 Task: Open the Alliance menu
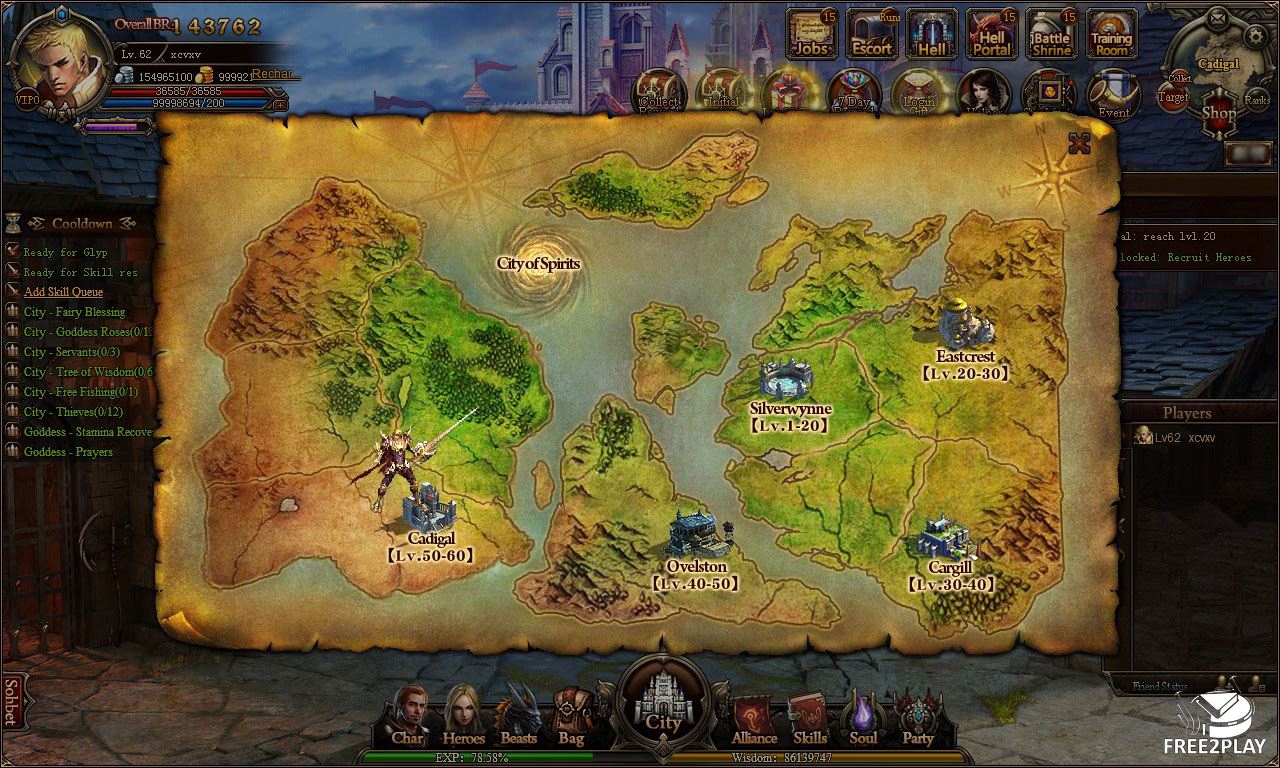coord(754,718)
